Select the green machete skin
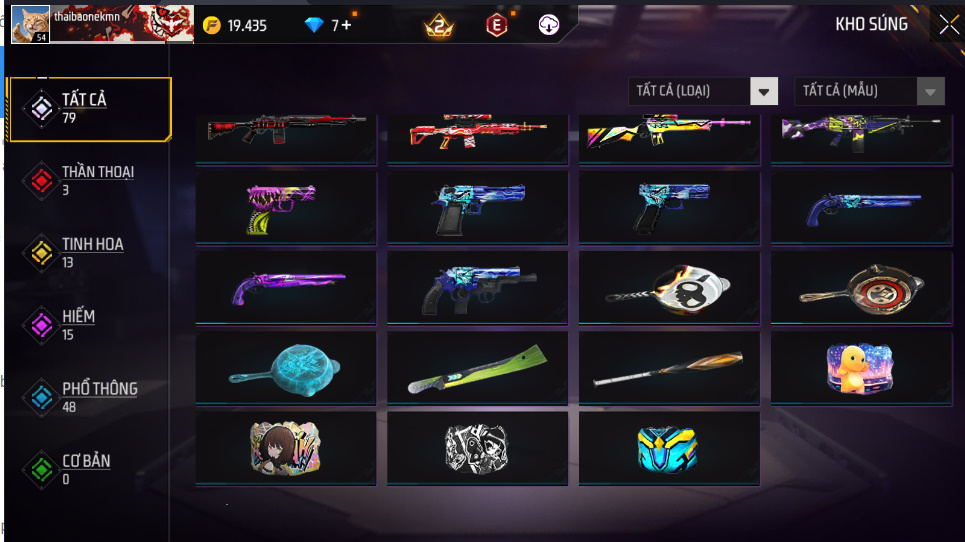Screen dimensions: 965x542 (477, 367)
